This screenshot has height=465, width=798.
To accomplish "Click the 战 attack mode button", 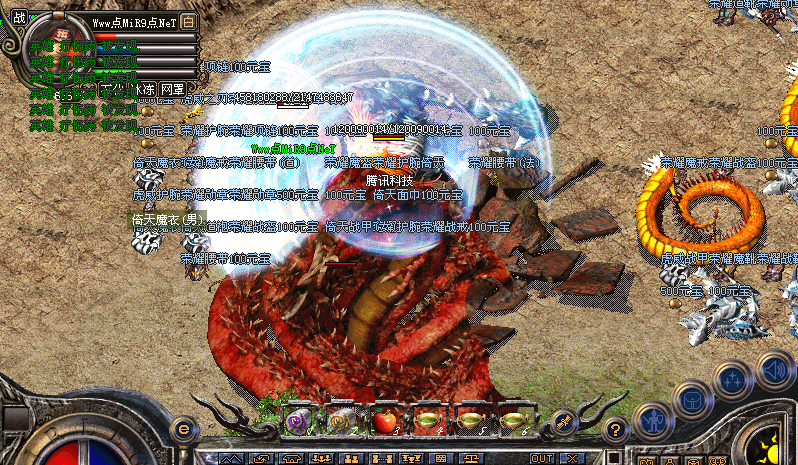I will 19,16.
